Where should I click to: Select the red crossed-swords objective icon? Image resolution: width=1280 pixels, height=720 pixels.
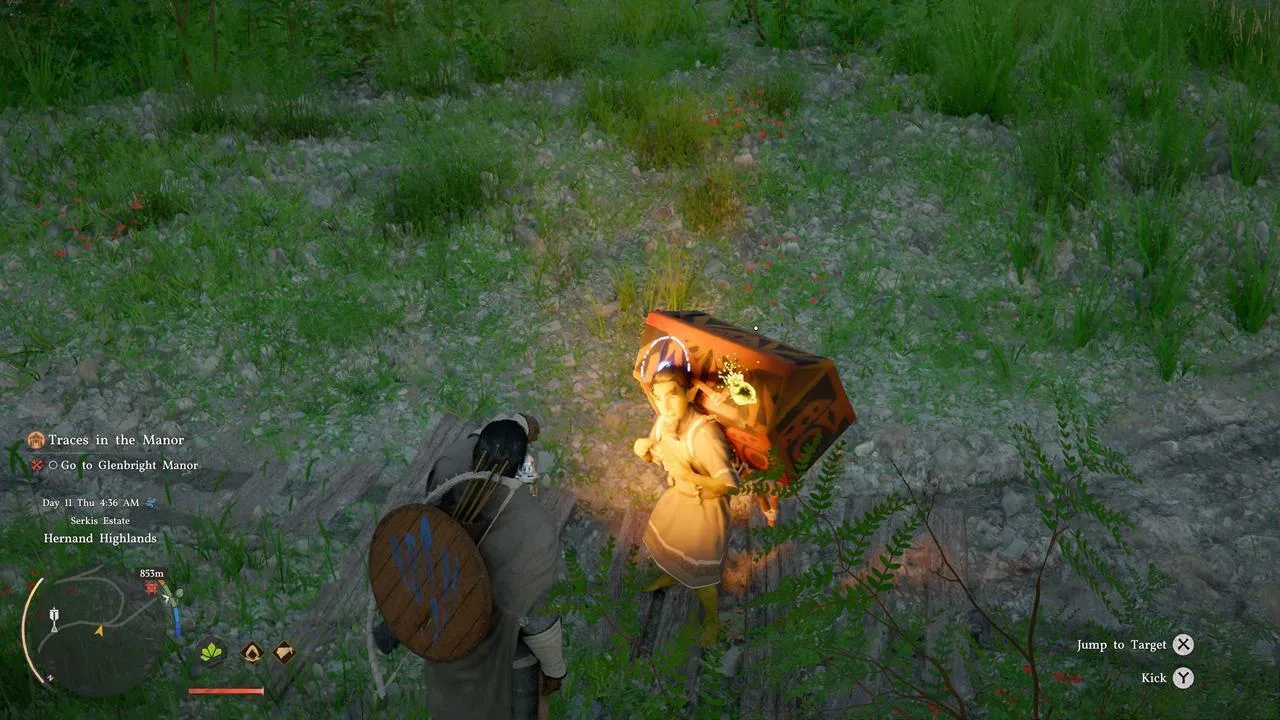(37, 465)
